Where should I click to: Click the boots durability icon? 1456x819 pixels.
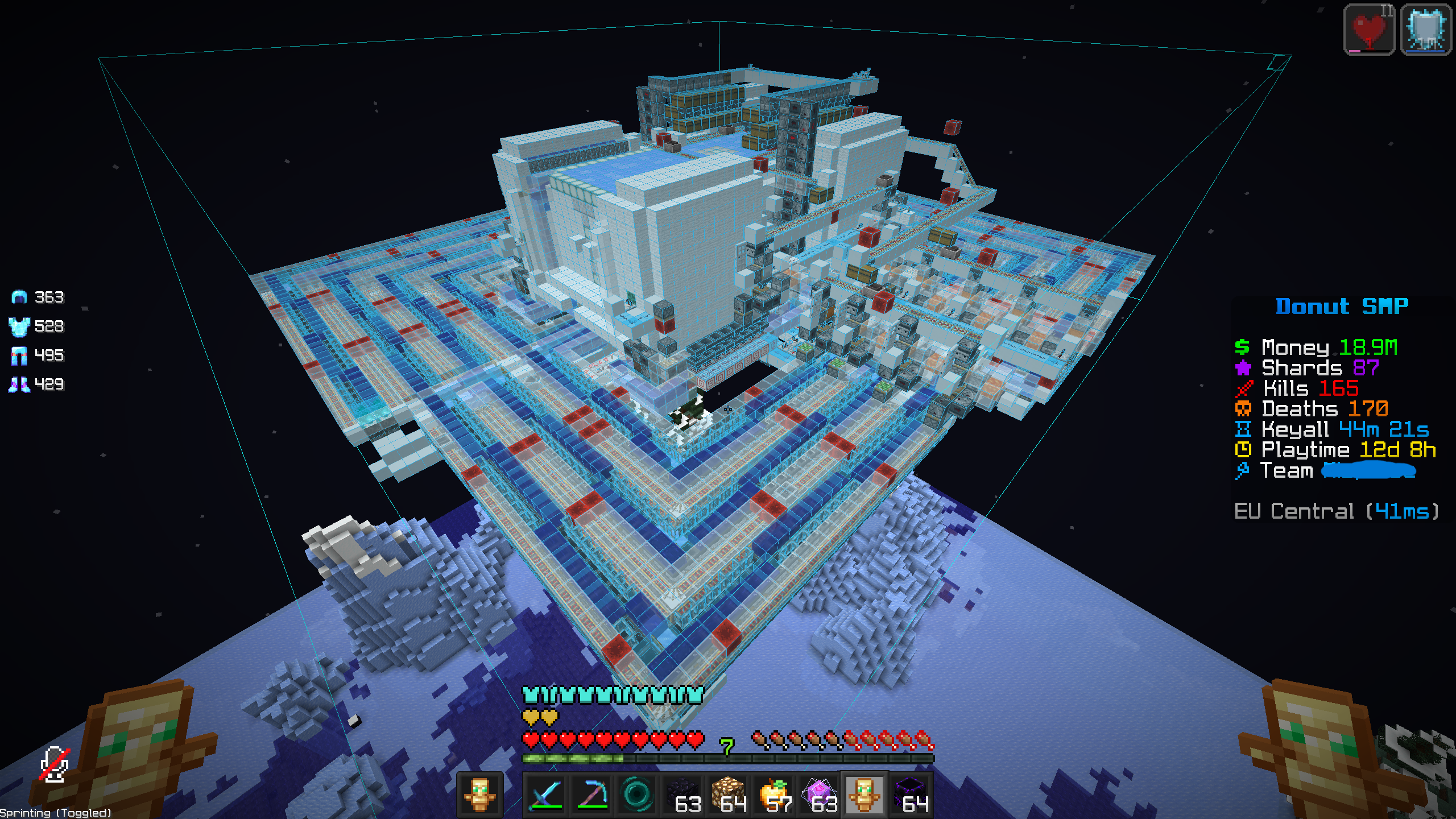pos(20,384)
